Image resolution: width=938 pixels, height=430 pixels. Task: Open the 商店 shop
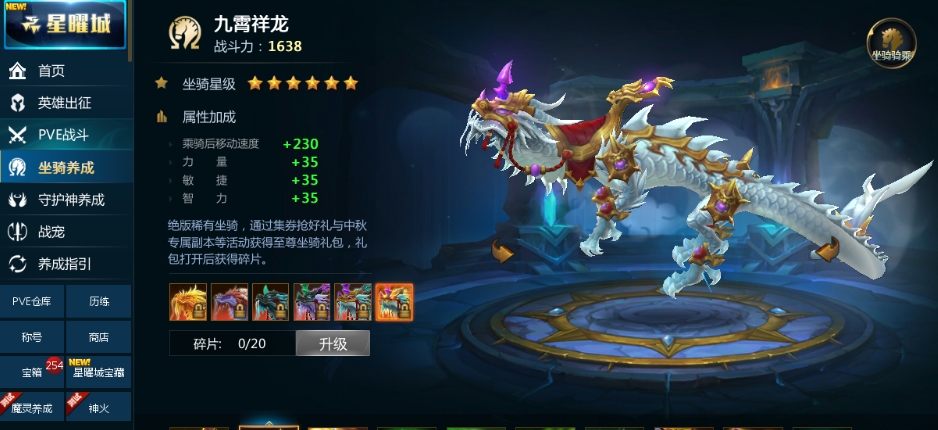pos(98,337)
